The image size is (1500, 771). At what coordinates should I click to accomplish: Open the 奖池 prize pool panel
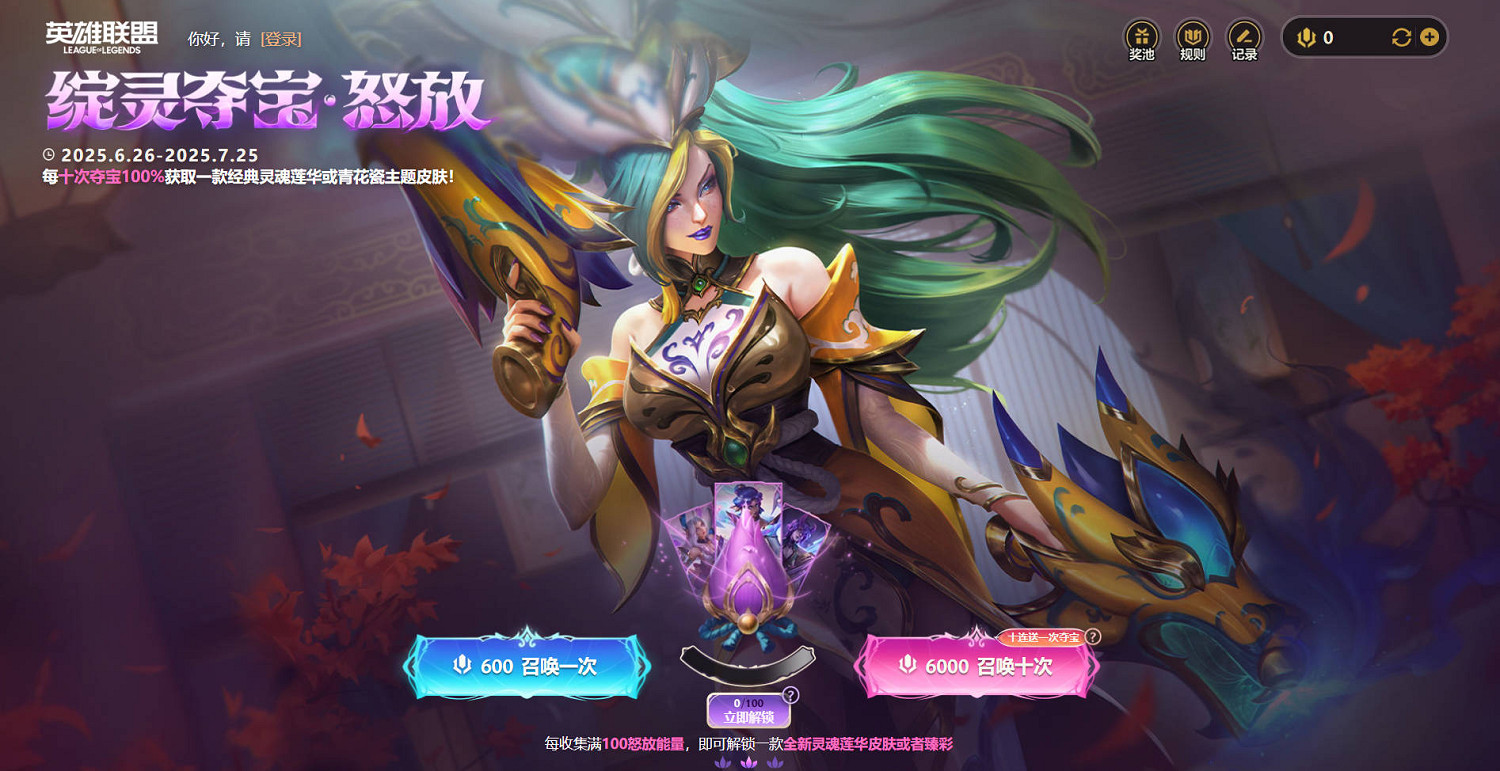point(1142,35)
